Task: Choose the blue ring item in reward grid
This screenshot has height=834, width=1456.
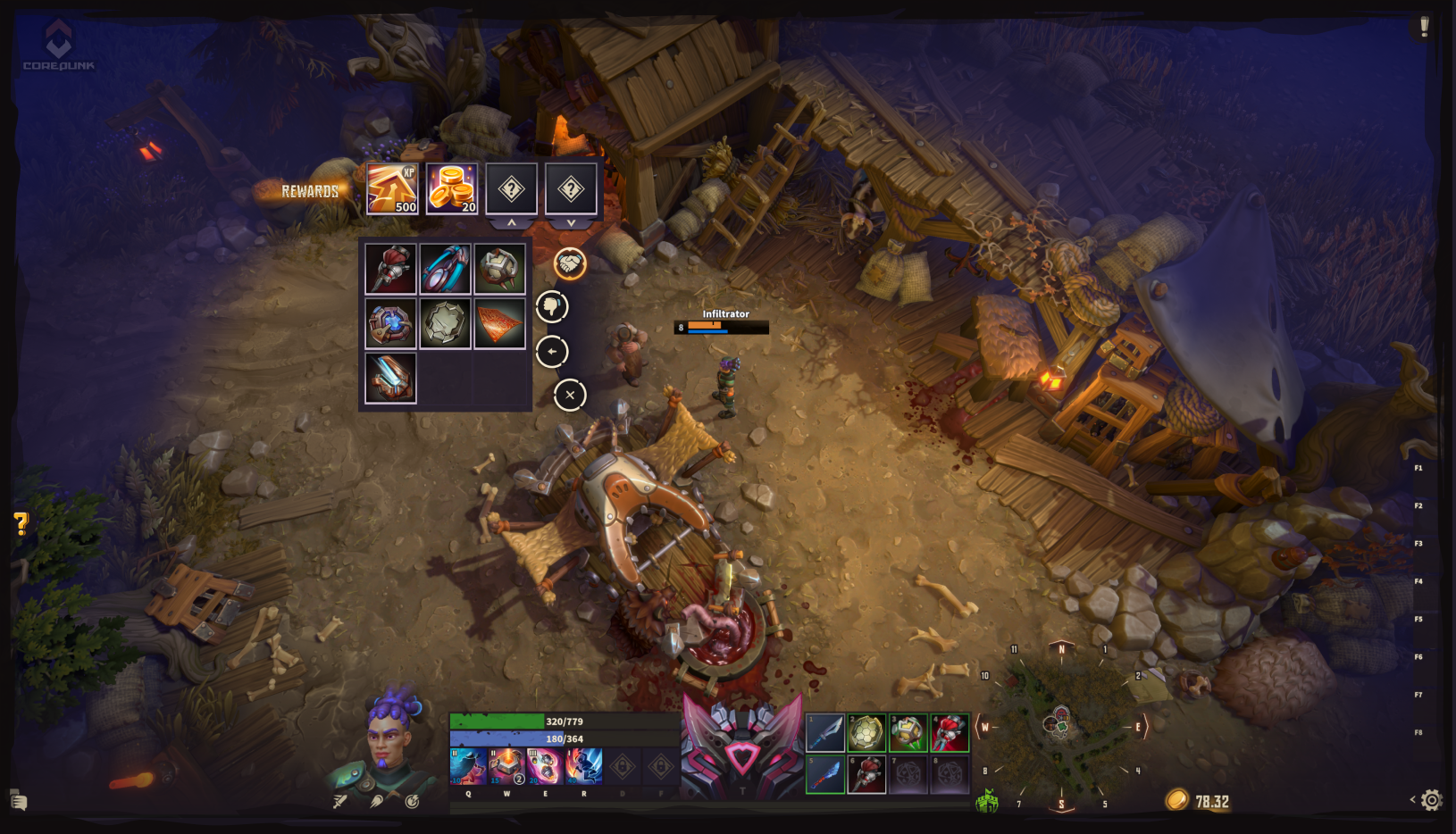Action: click(445, 269)
